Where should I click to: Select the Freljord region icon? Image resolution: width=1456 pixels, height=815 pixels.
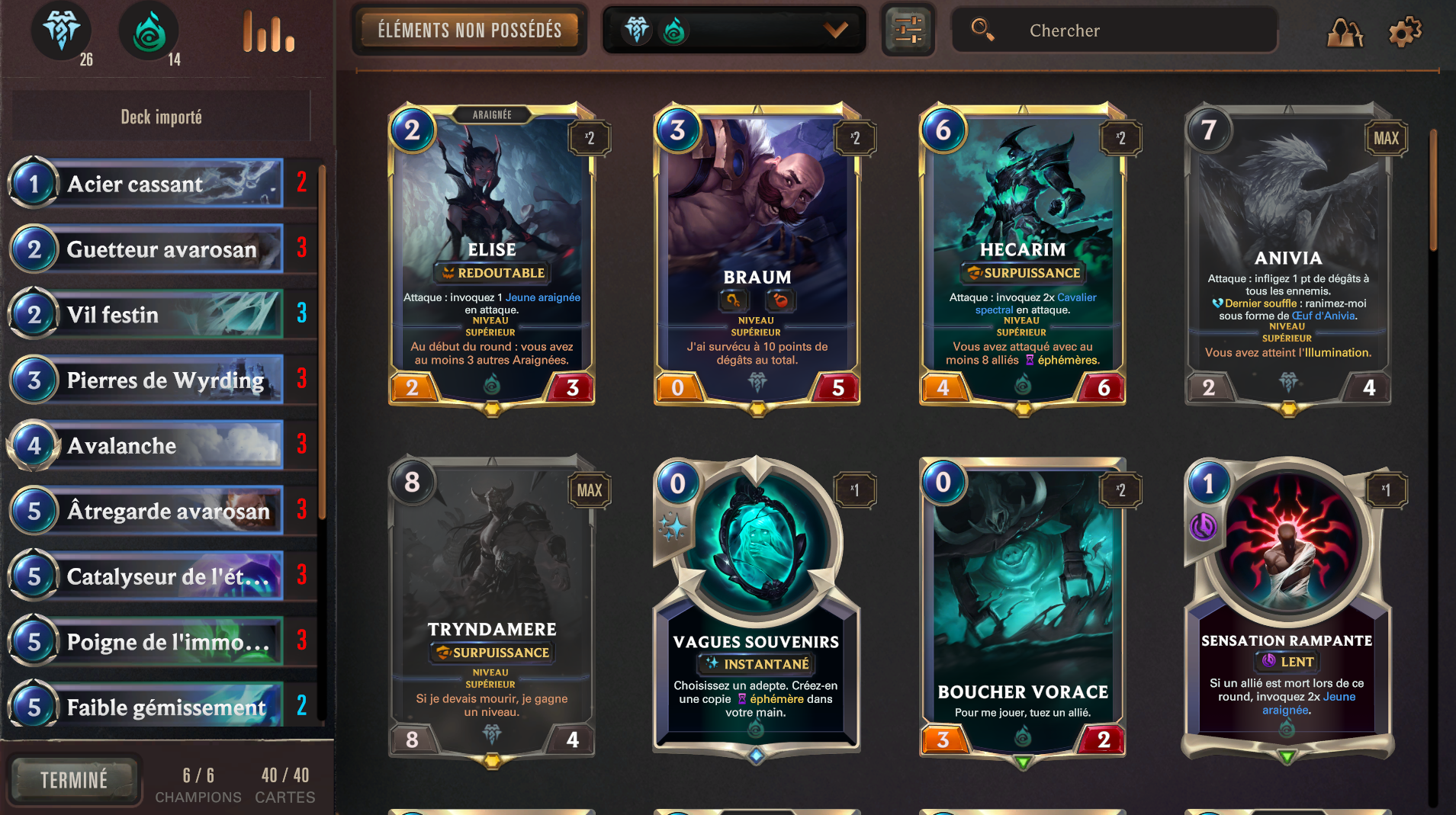tap(62, 32)
